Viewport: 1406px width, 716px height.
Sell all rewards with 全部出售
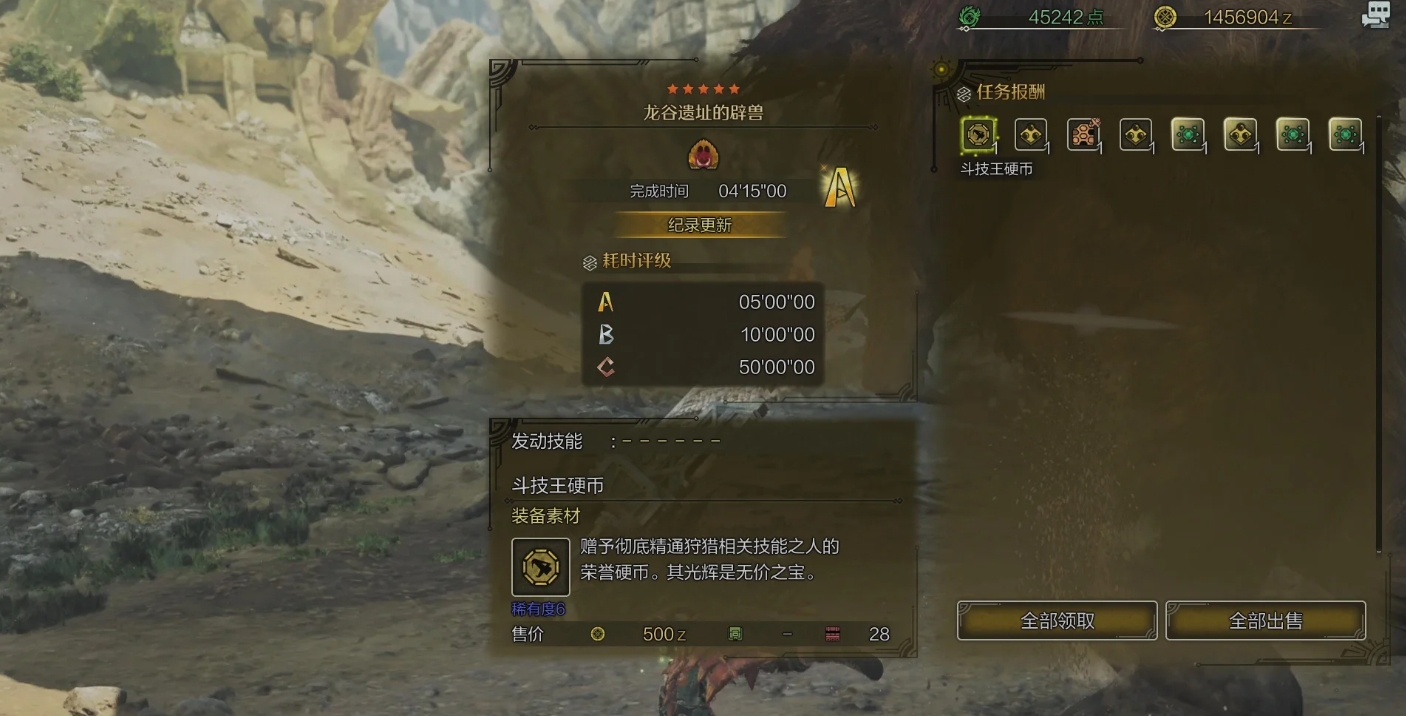coord(1265,621)
